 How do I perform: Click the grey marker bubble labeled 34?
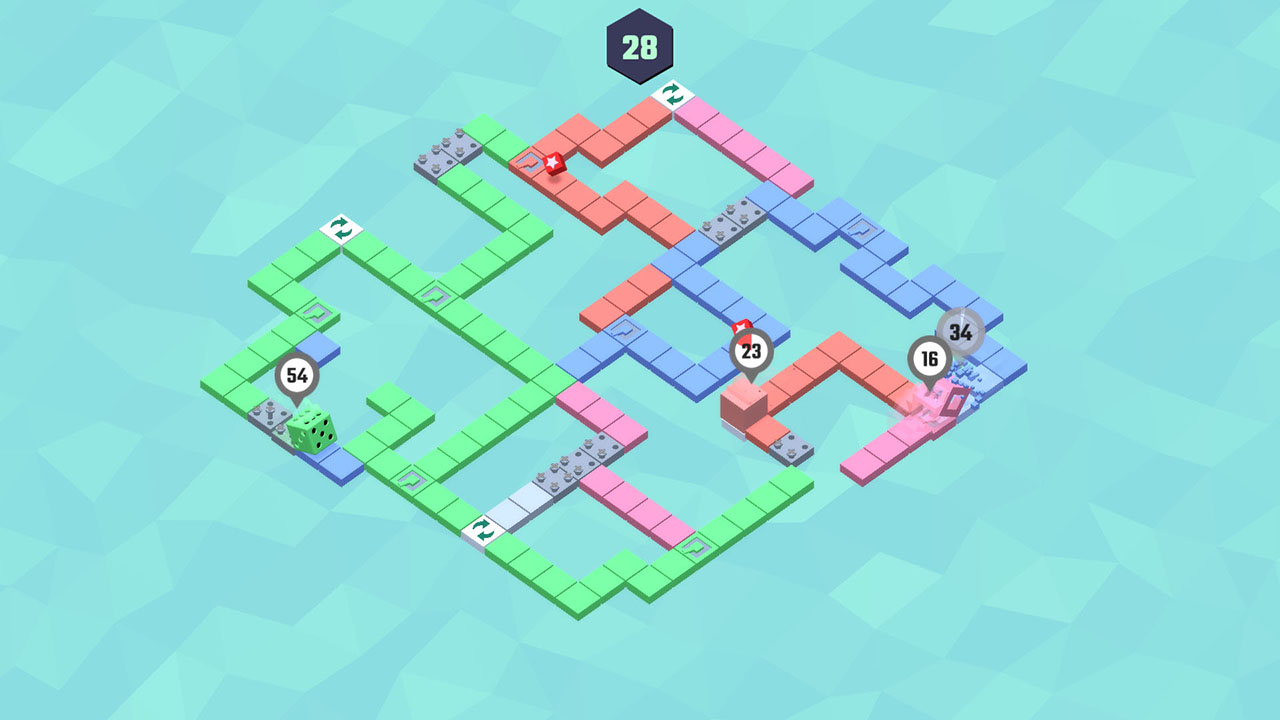pos(960,330)
